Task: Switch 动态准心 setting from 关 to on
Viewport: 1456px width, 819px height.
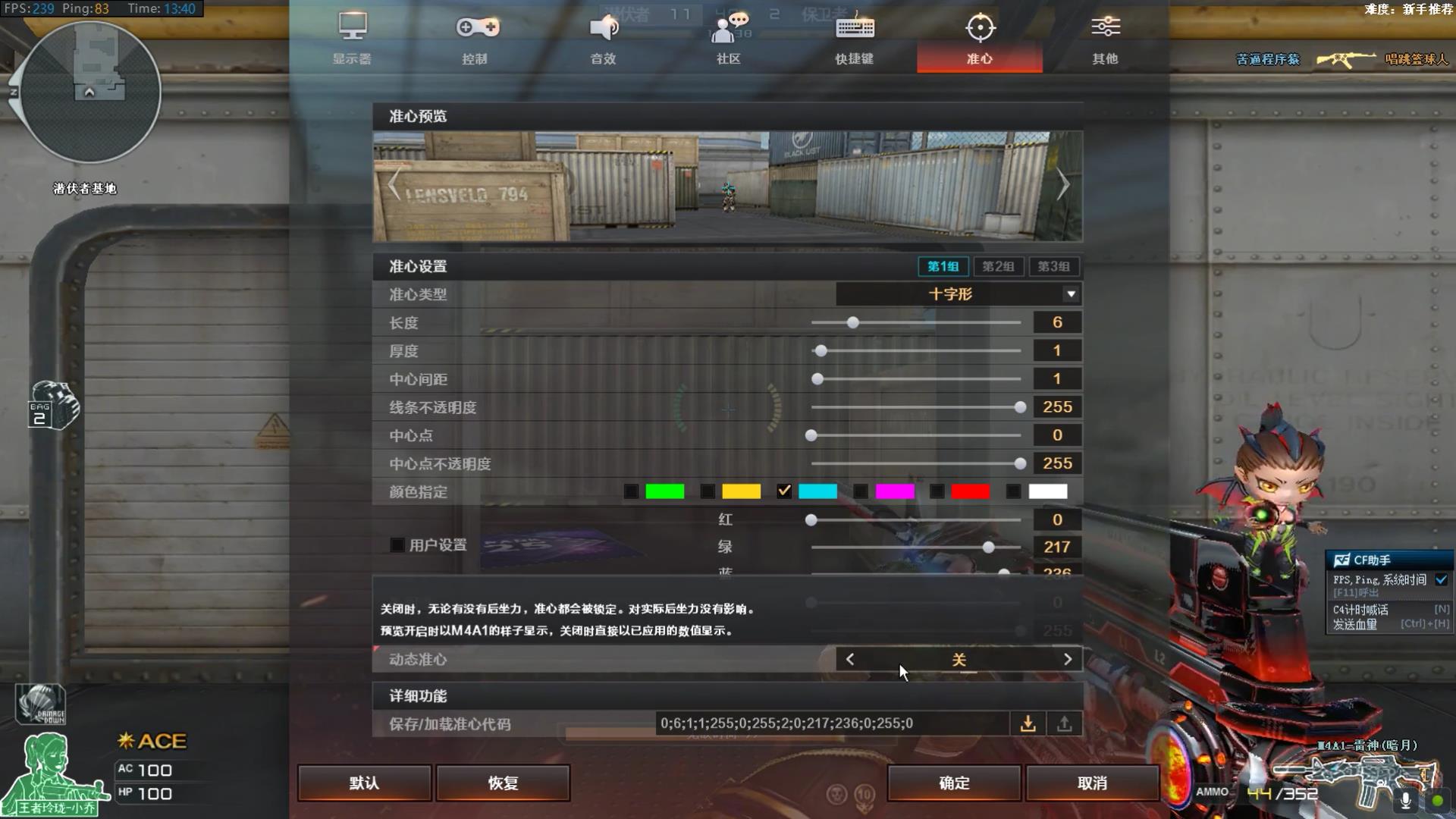Action: point(1068,659)
